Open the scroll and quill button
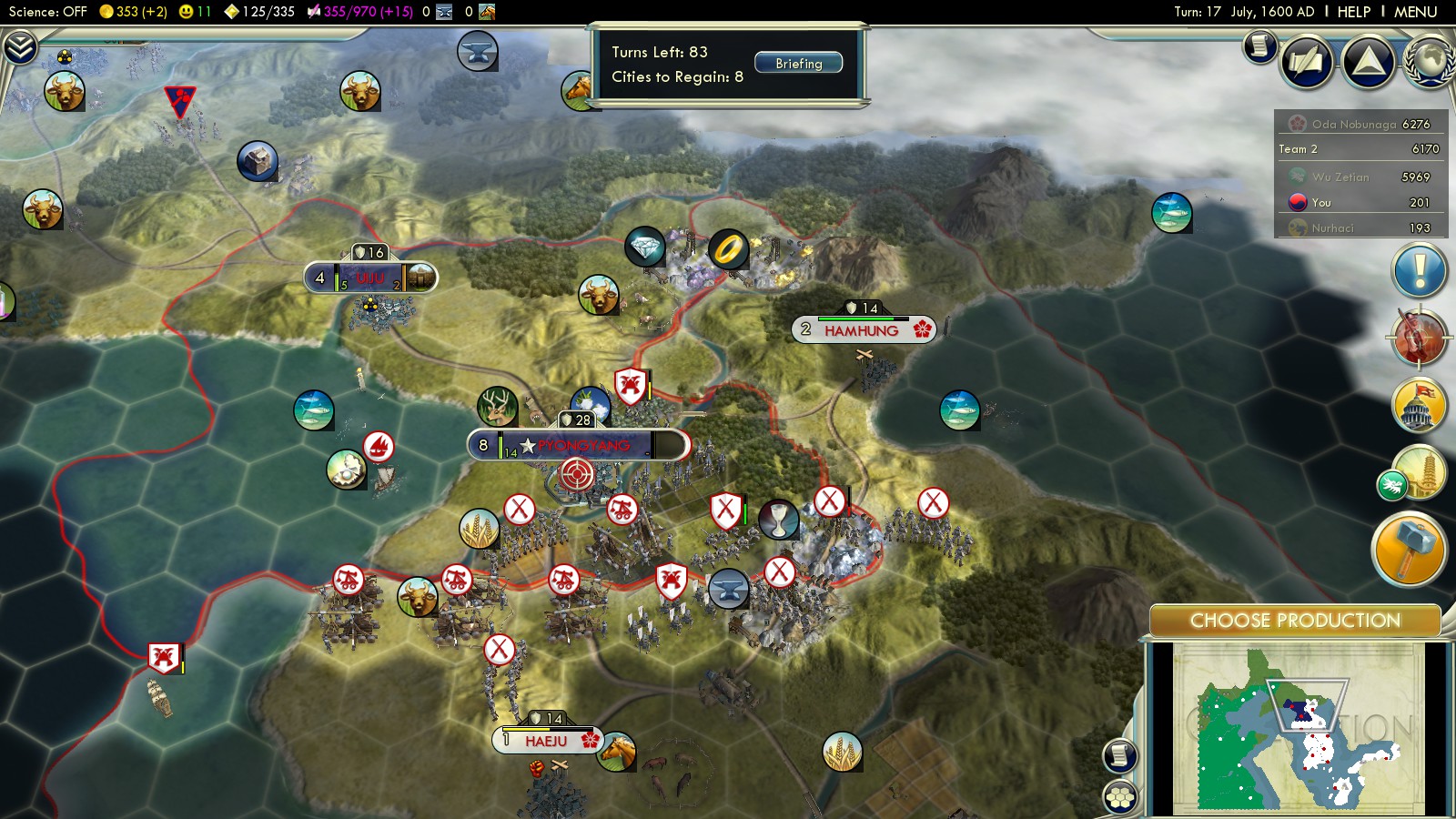The height and width of the screenshot is (819, 1456). click(x=1307, y=62)
